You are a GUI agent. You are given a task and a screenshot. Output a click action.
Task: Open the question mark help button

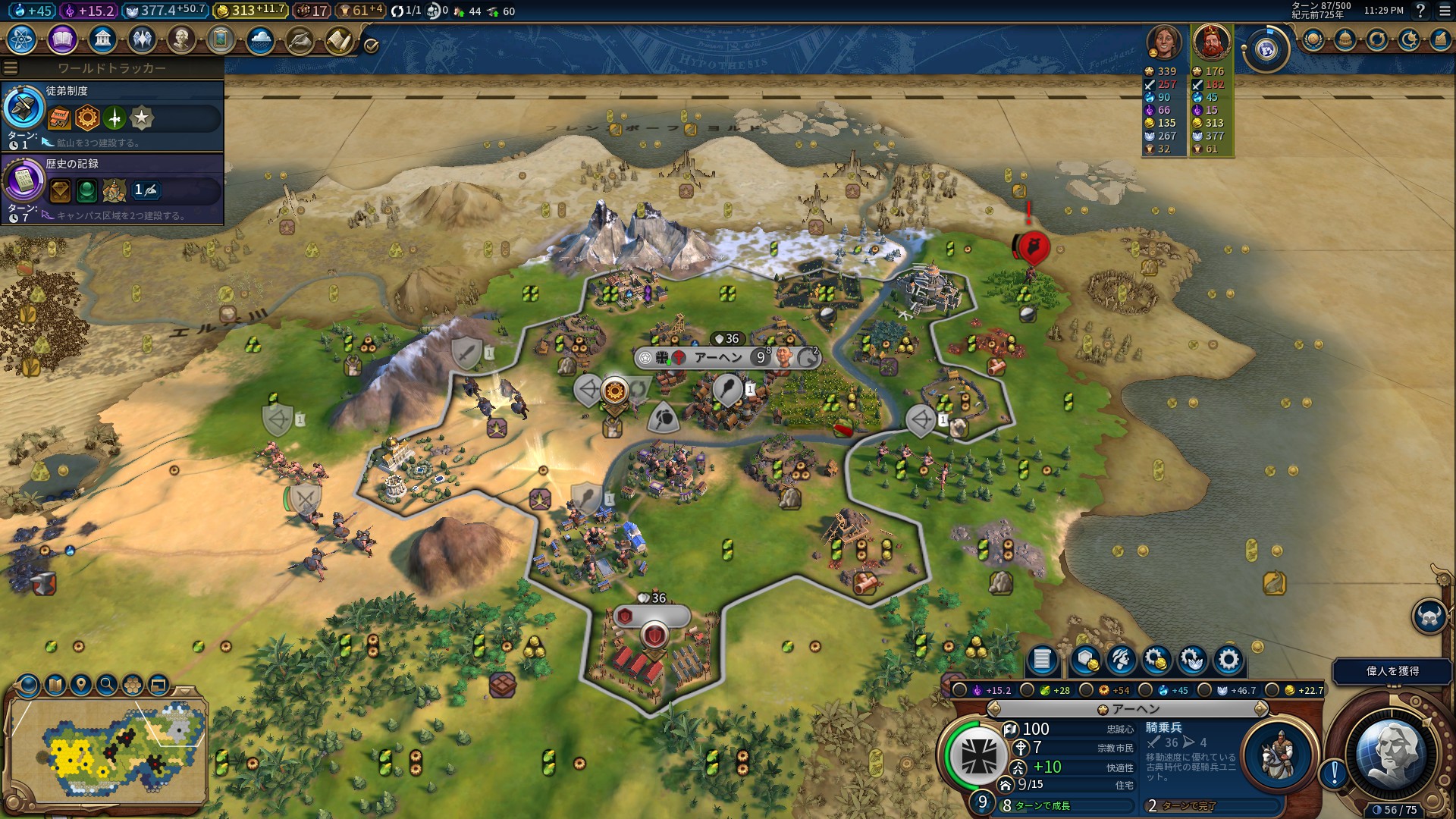(x=1420, y=11)
